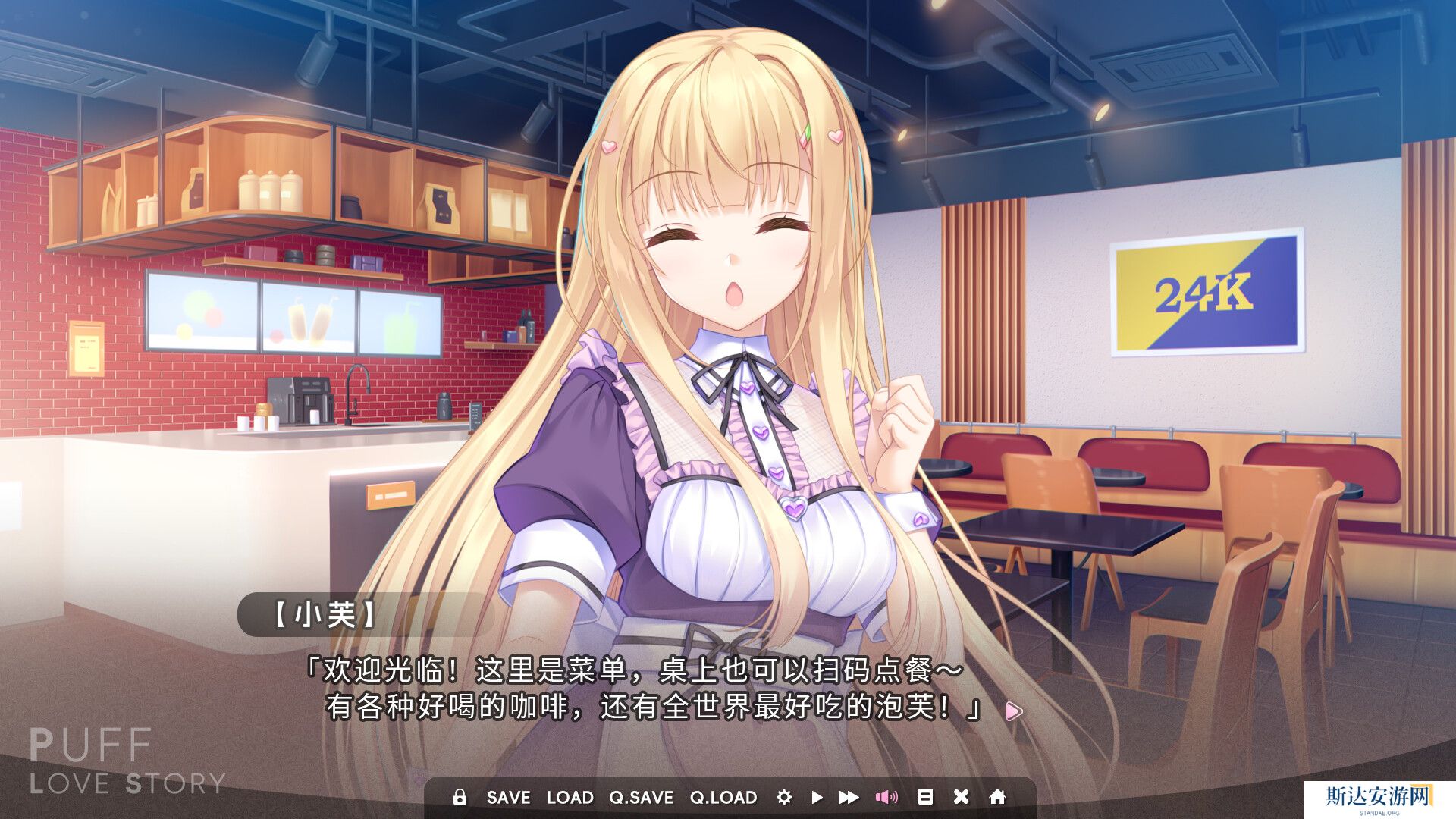
Task: Open the backlog list icon
Action: click(925, 797)
